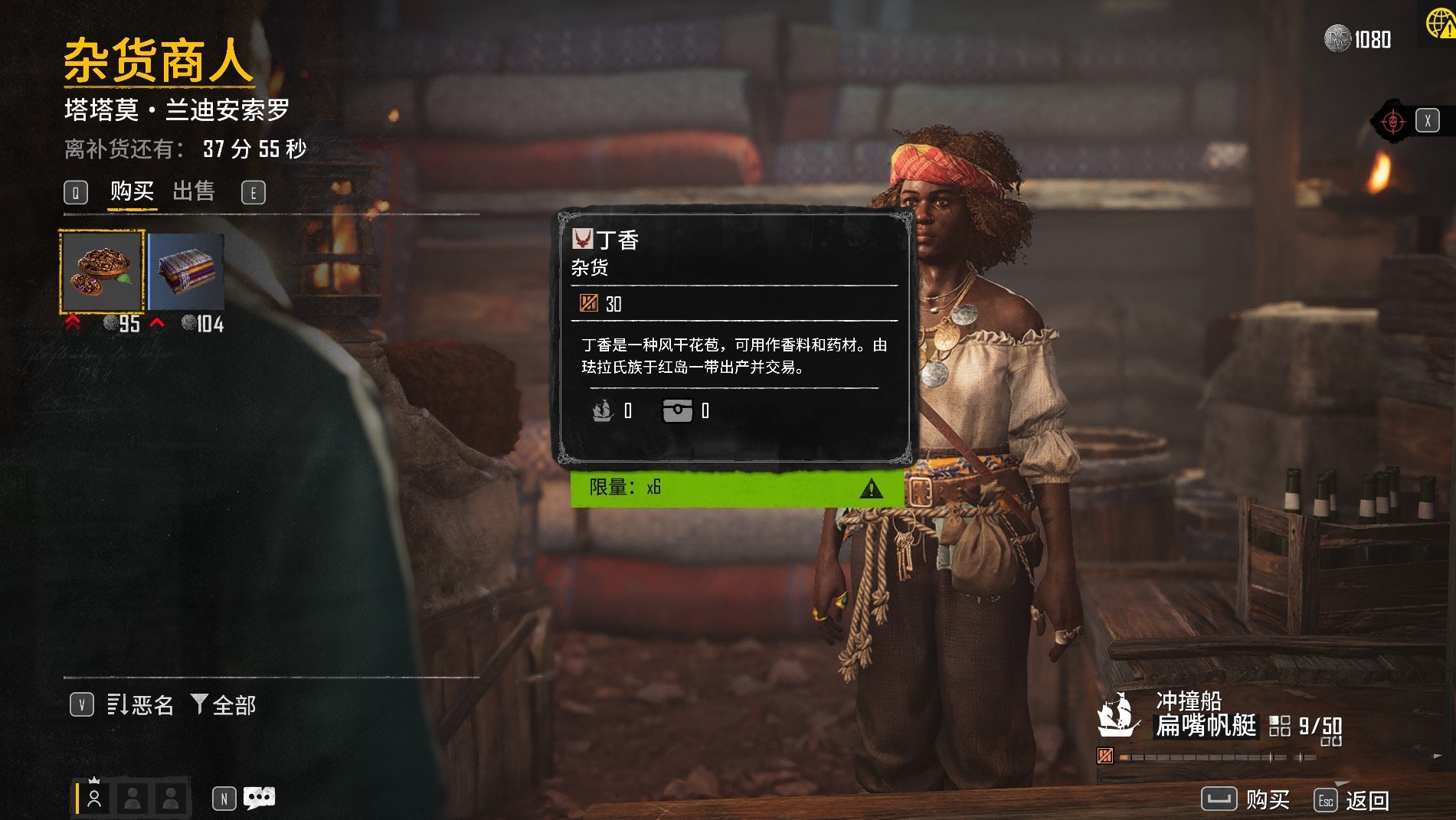Click the globe warning icon
Image resolution: width=1456 pixels, height=820 pixels.
(1440, 23)
